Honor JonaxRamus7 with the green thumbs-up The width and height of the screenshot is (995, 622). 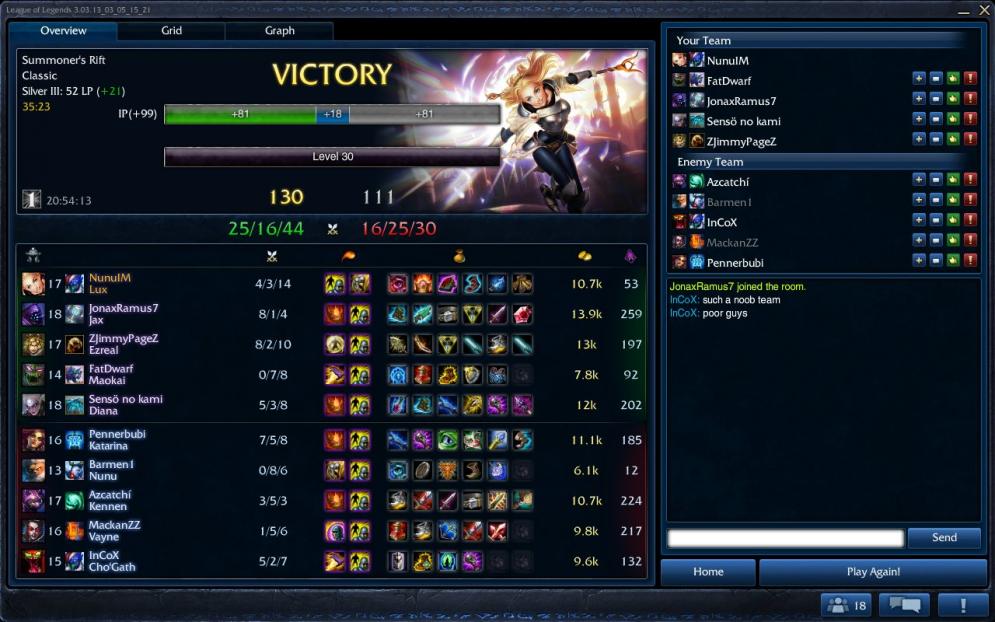pyautogui.click(x=953, y=99)
